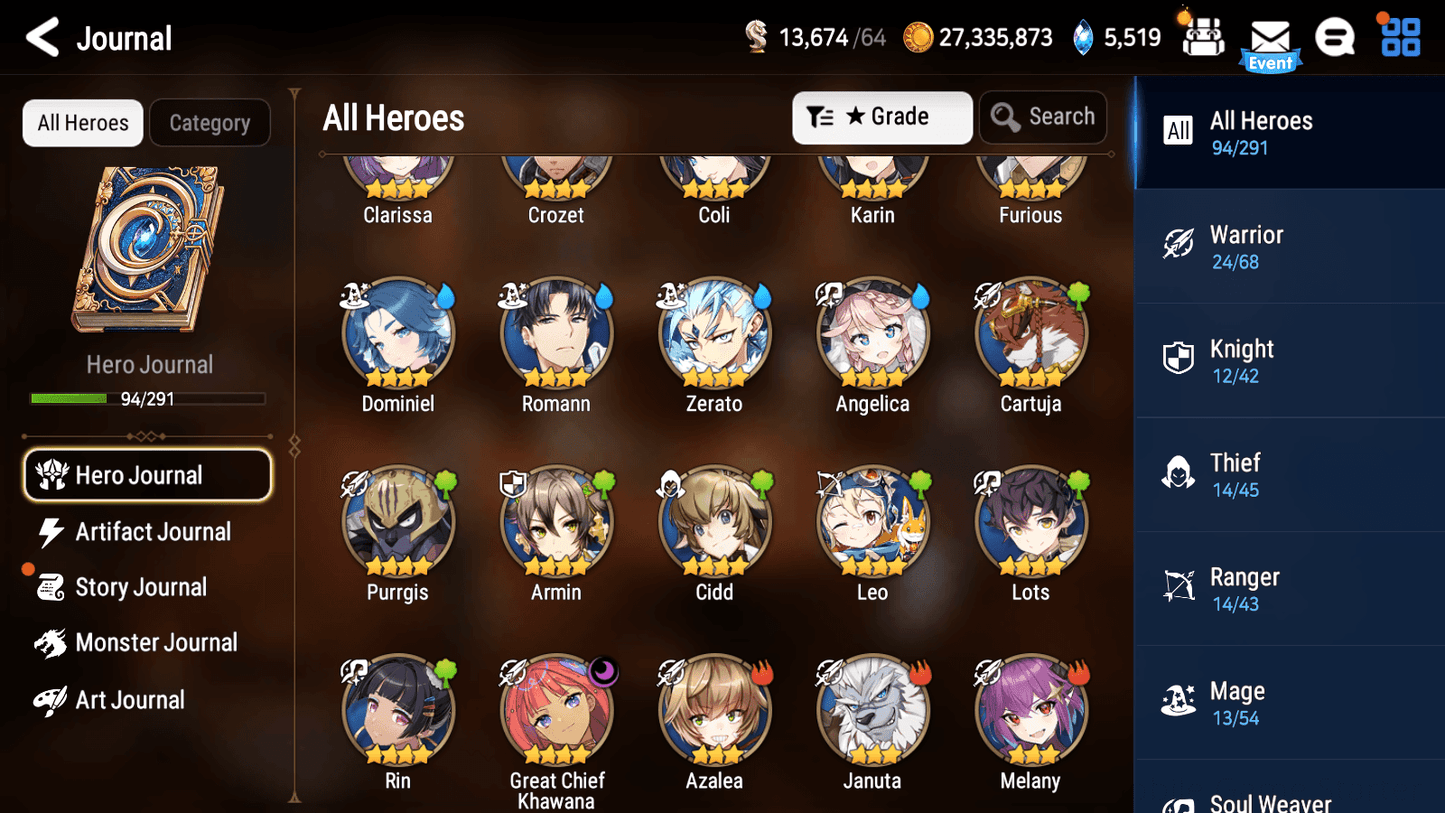Click the Hero Journal progress bar
The height and width of the screenshot is (813, 1445).
148,398
